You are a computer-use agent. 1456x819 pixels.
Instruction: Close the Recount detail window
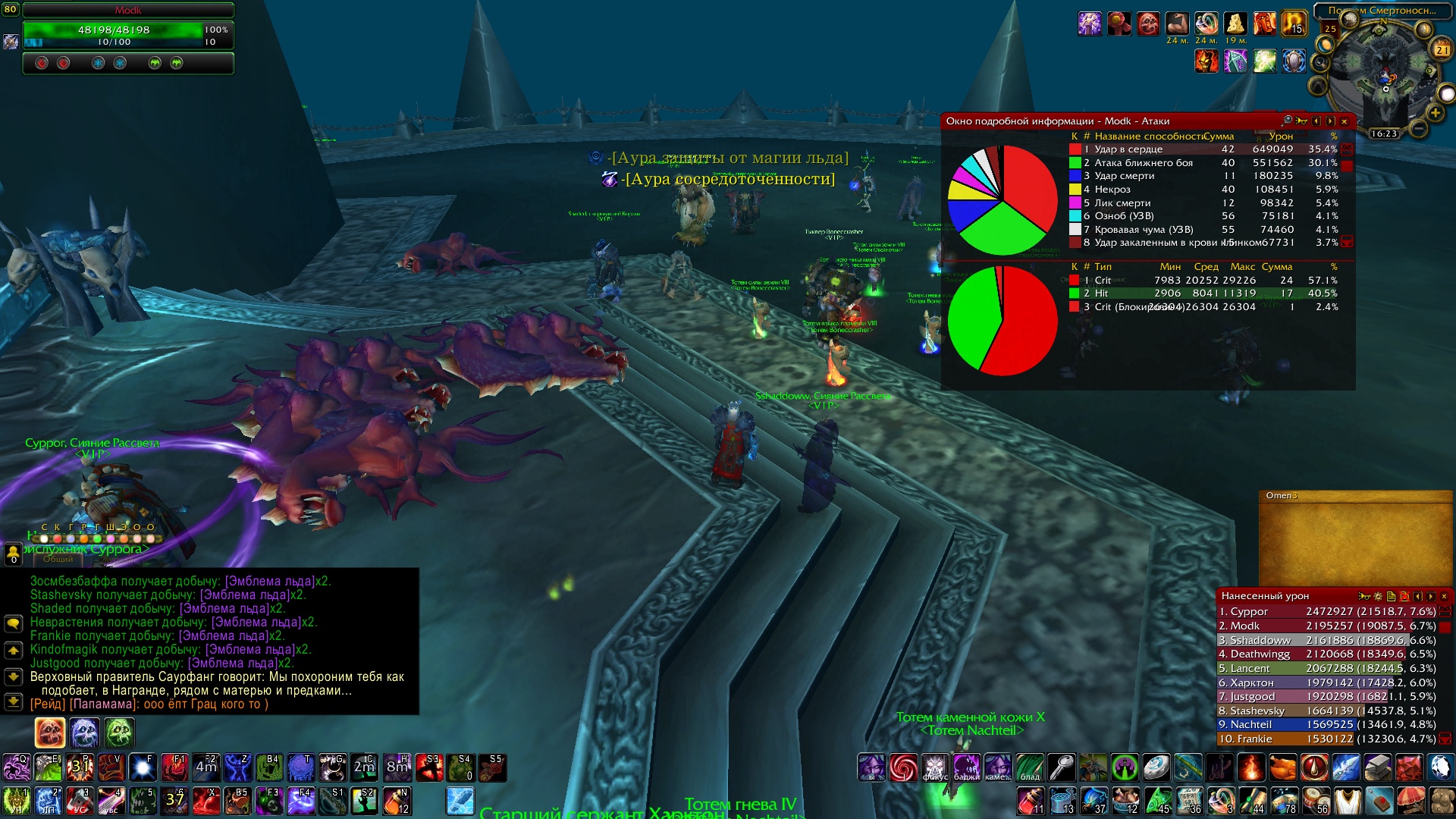[x=1344, y=121]
